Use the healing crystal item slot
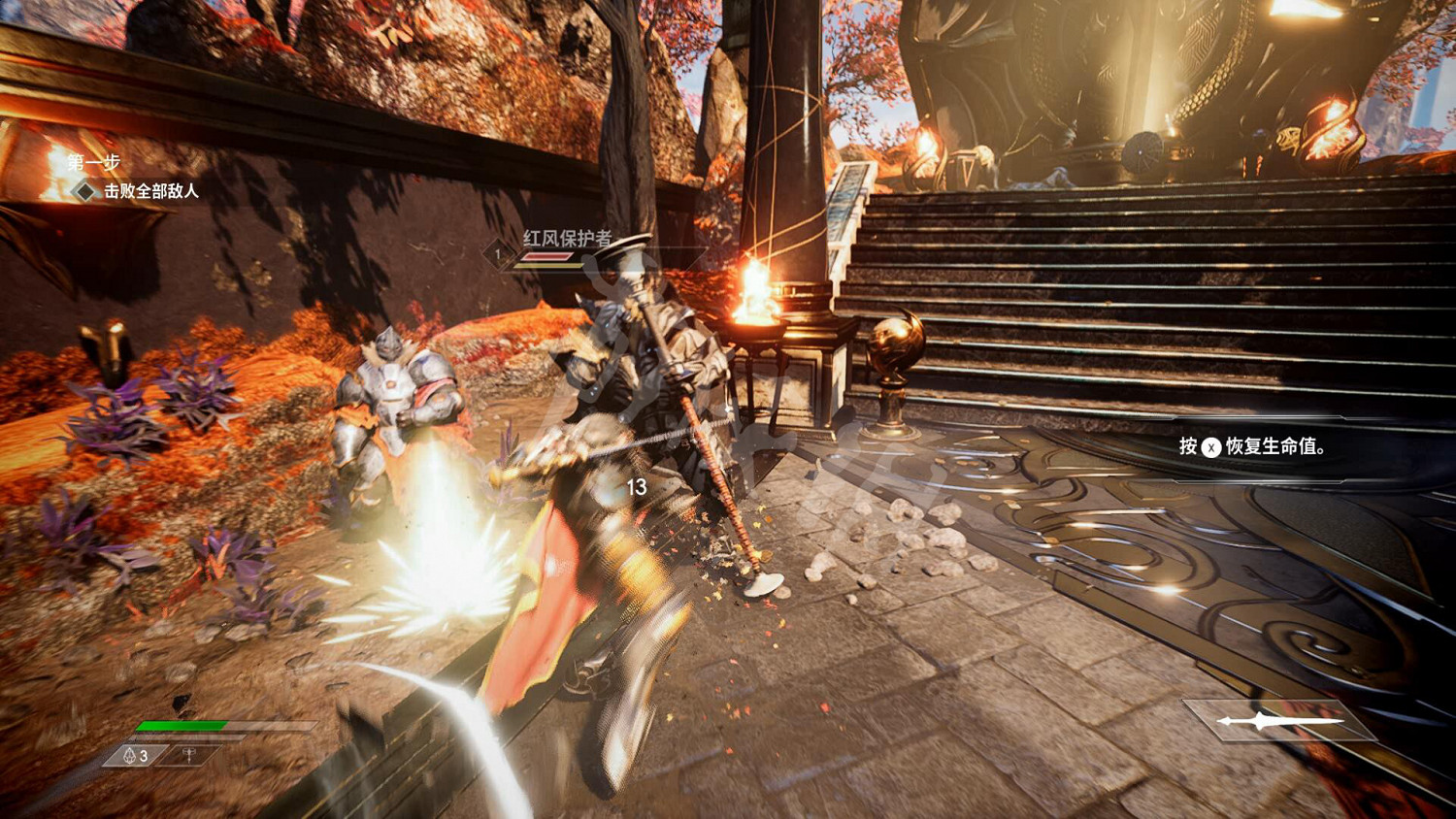Screen dimensions: 1456x819 pyautogui.click(x=136, y=755)
